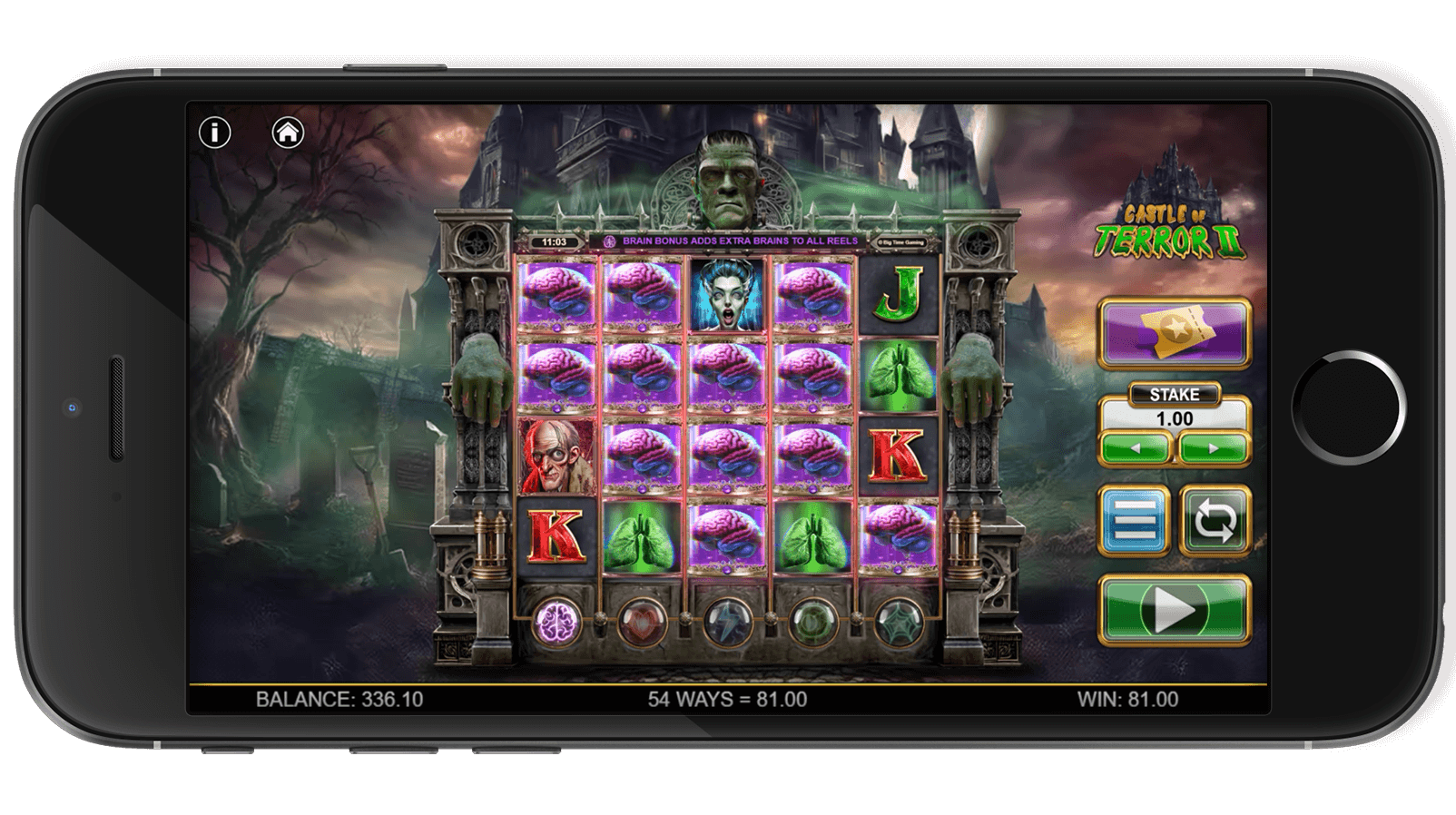Open the purple Bonus Buy ticket
The image size is (1456, 815).
tap(1176, 332)
